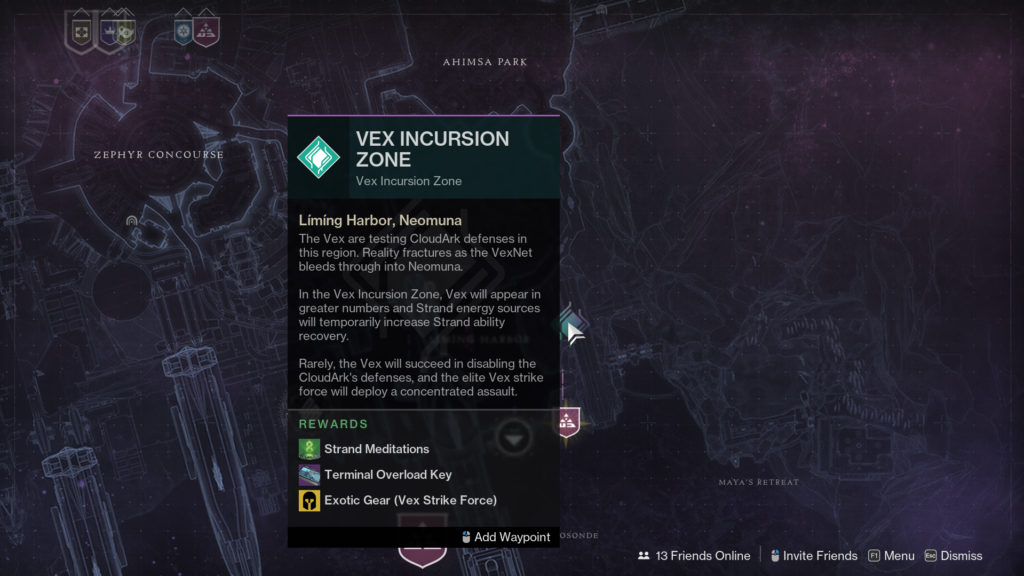Select the blue snowflake banner icon
The height and width of the screenshot is (576, 1024).
183,32
